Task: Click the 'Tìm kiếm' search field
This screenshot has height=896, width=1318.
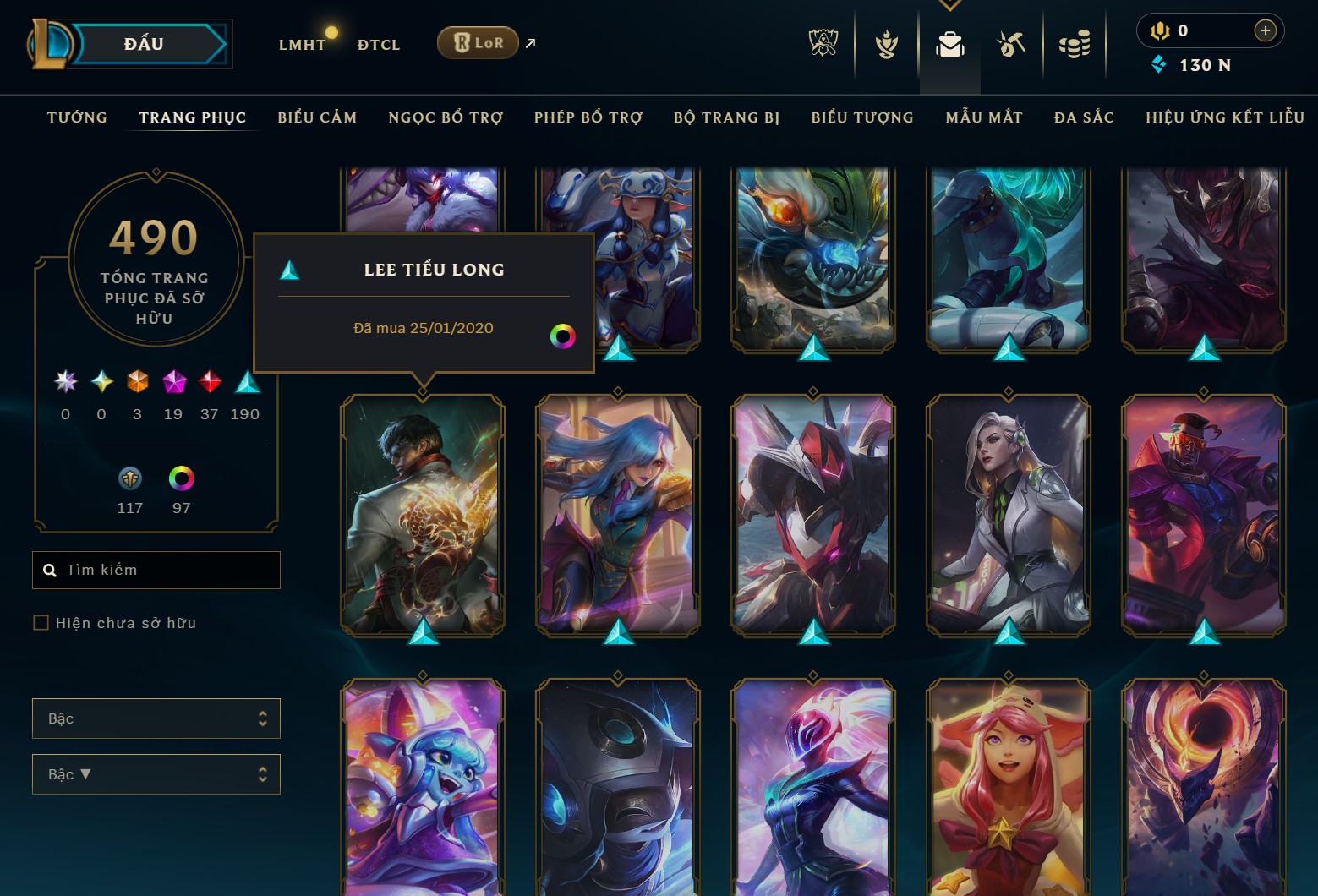Action: [x=156, y=570]
